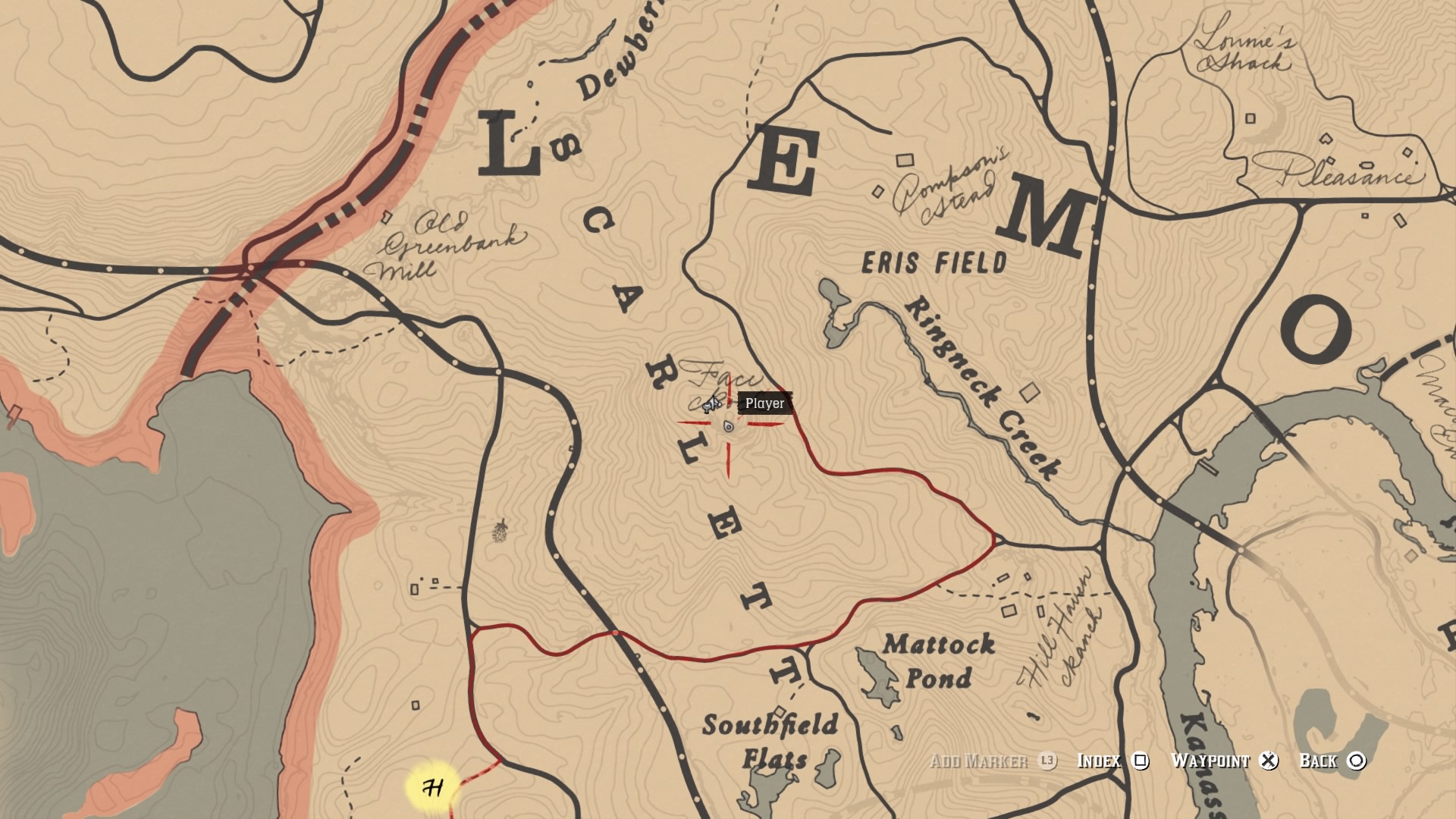Click the horse 'H' icon near Southfield Flats

(434, 786)
